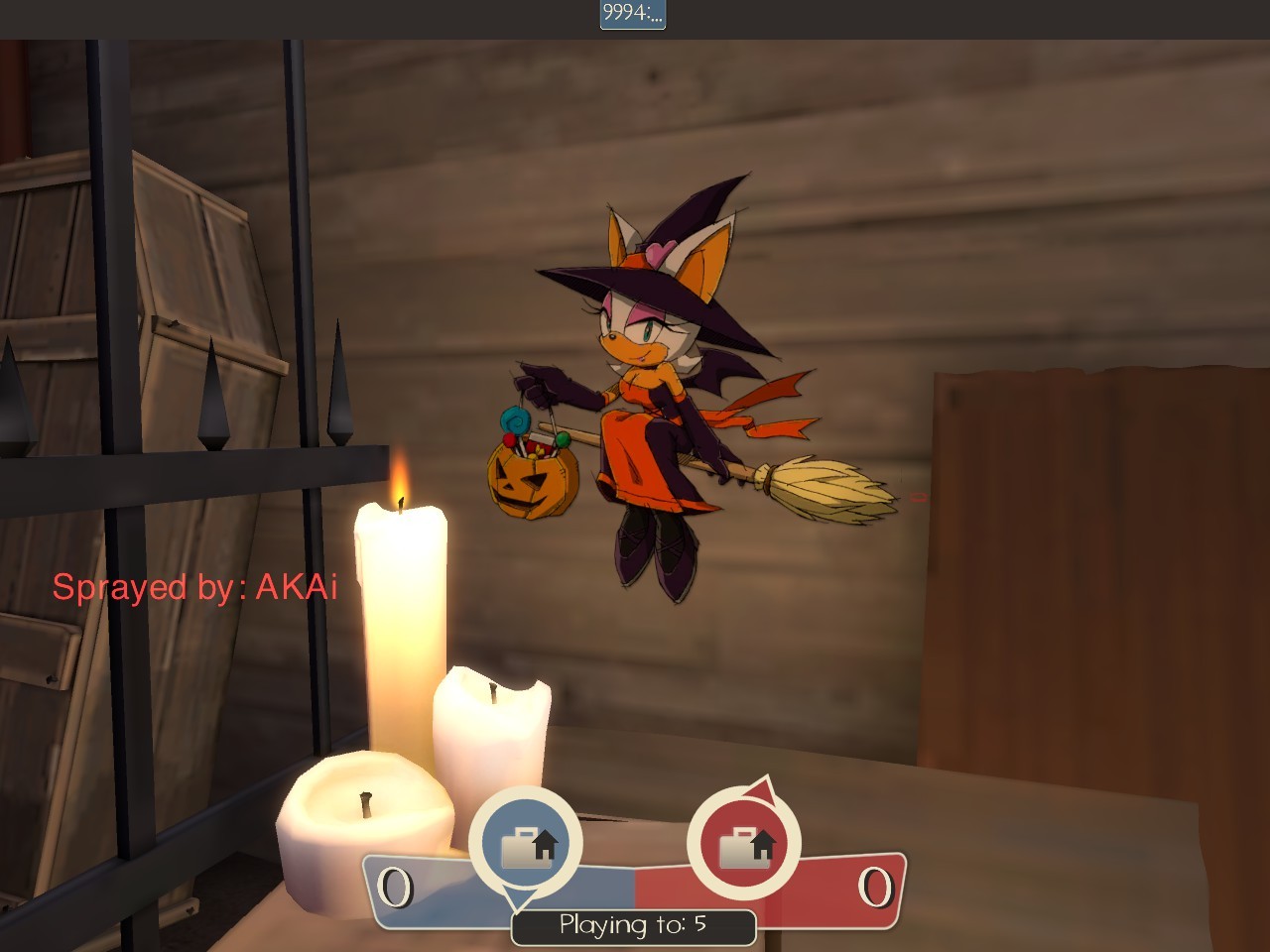1270x952 pixels.
Task: Click the RED intelligence briefcase icon
Action: [743, 848]
